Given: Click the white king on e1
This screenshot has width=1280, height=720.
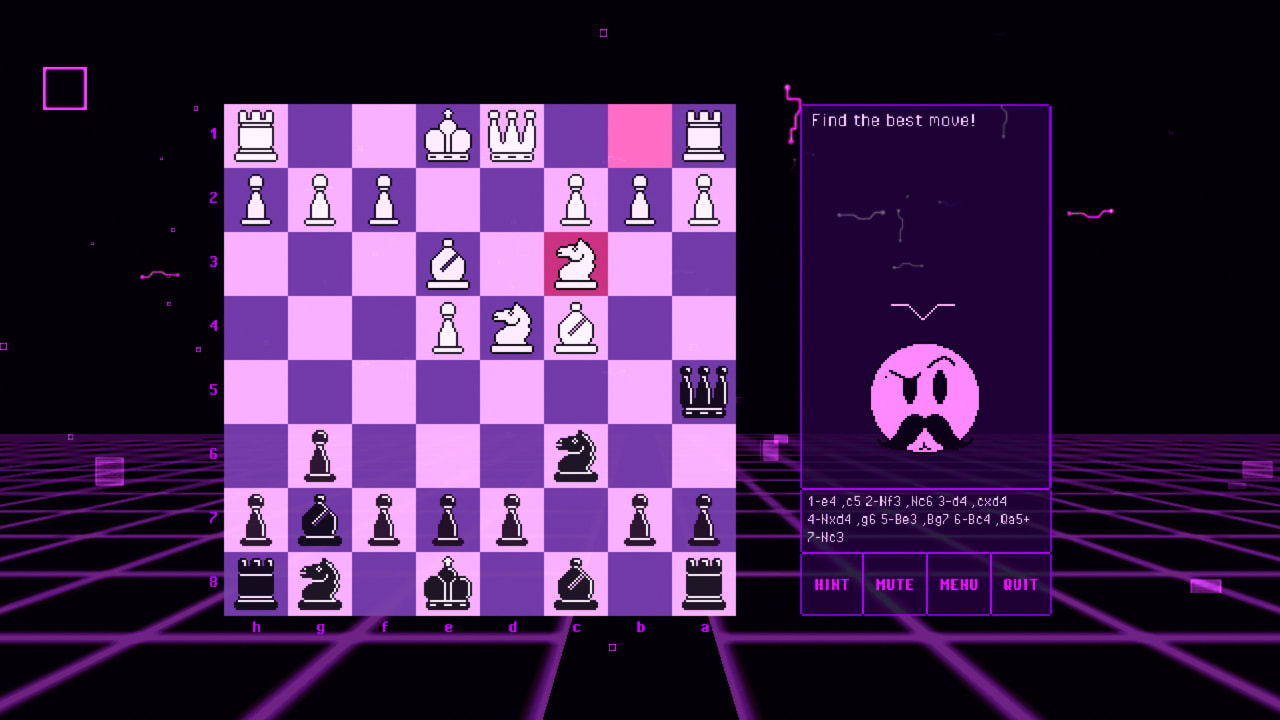Looking at the screenshot, I should [448, 135].
